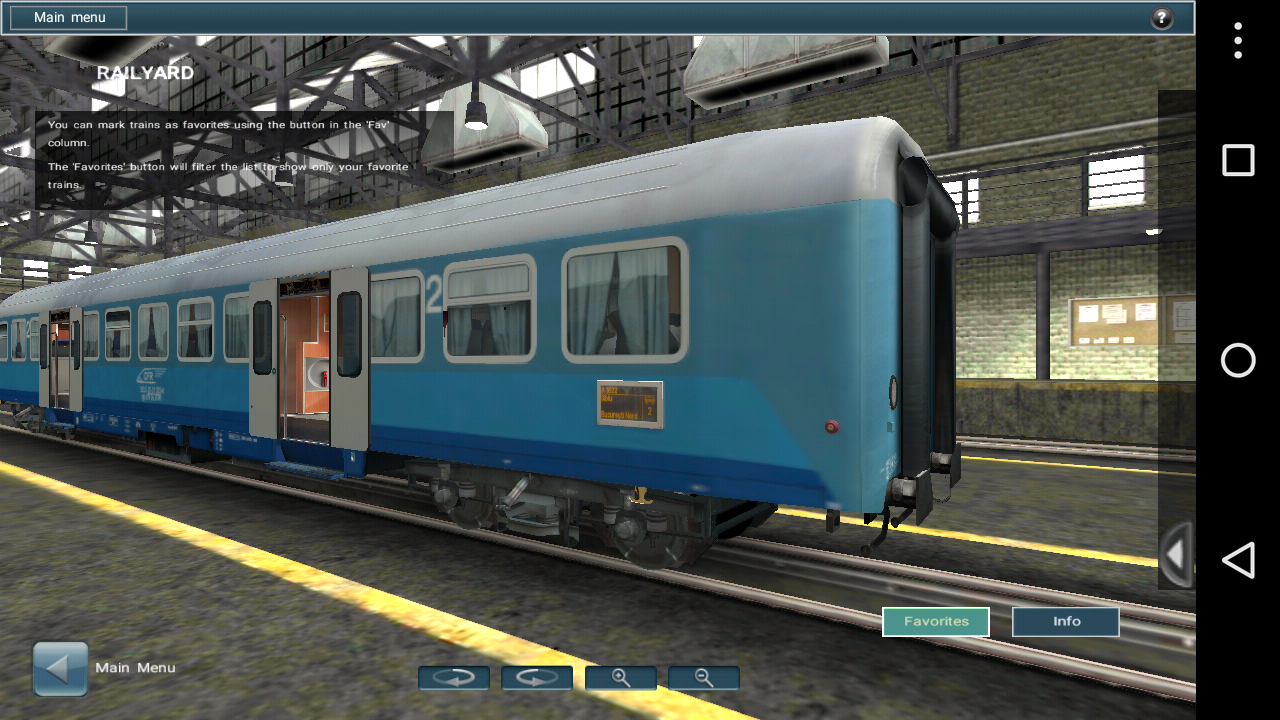
Task: Expand the side panel arrow tab
Action: (1176, 554)
